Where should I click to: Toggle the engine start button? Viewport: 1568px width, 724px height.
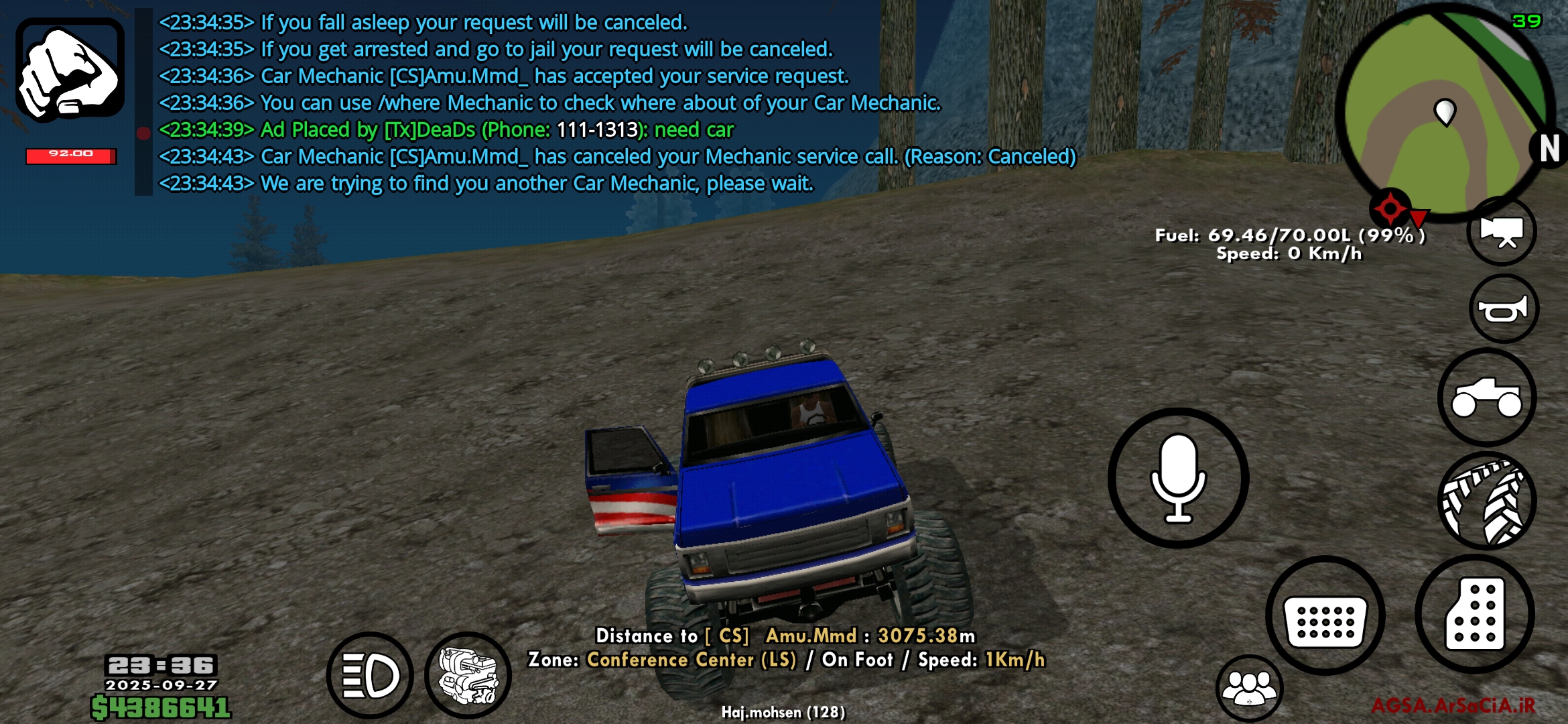[468, 675]
